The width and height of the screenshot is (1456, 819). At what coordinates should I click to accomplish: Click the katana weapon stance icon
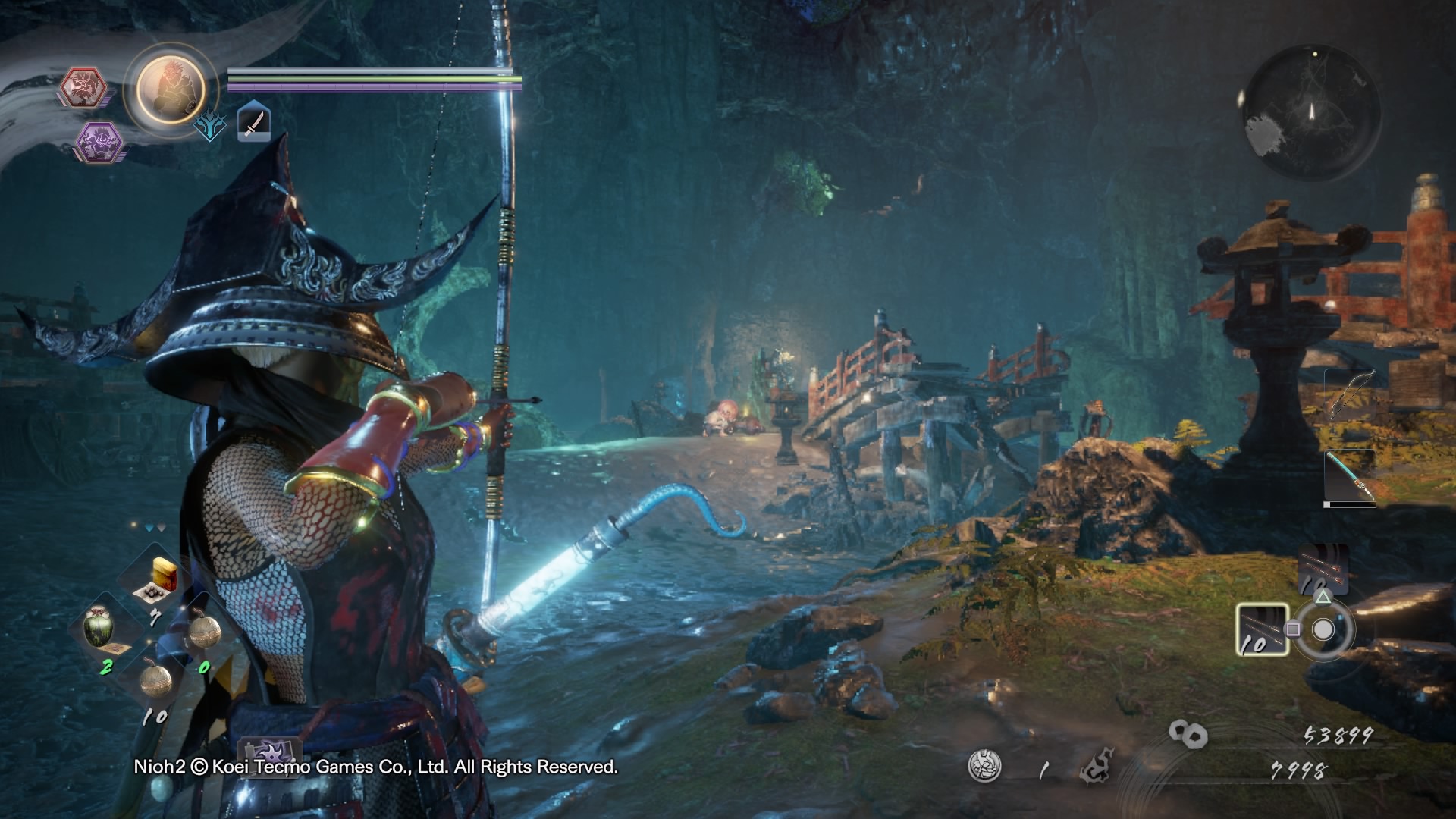pos(254,123)
